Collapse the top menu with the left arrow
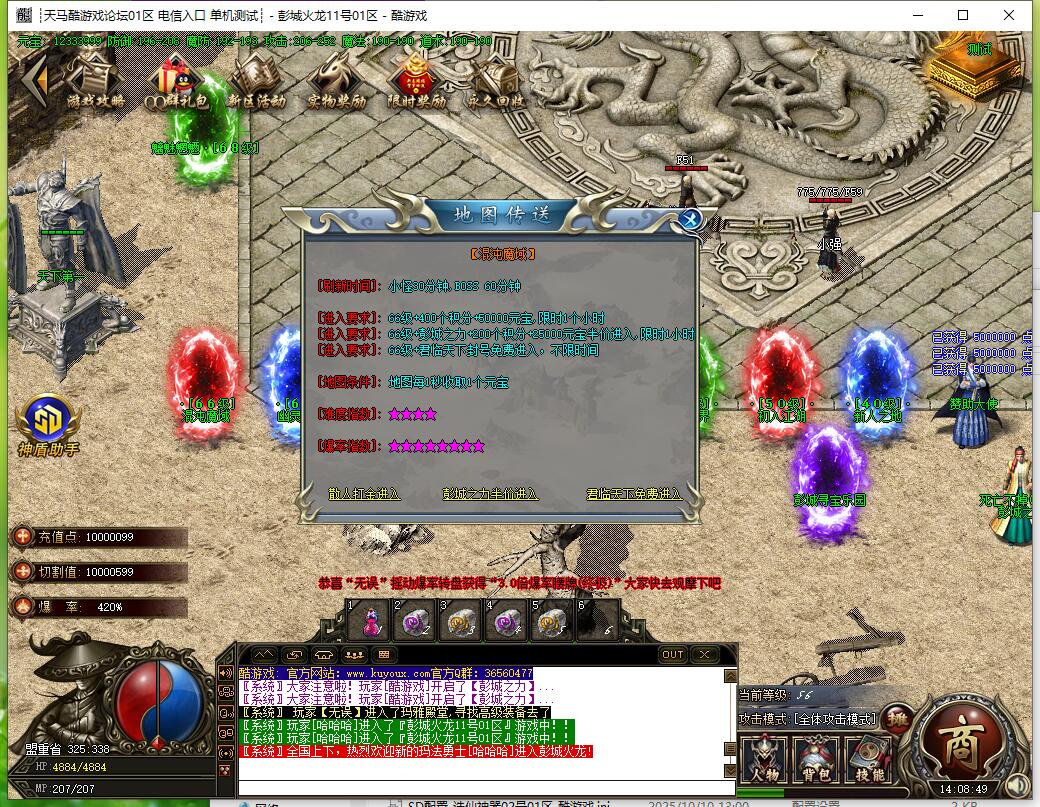 34,78
